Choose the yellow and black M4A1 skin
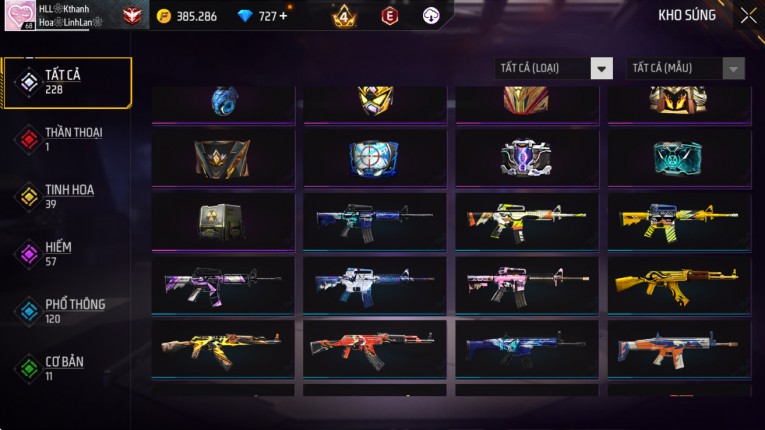The width and height of the screenshot is (765, 430). [x=678, y=221]
